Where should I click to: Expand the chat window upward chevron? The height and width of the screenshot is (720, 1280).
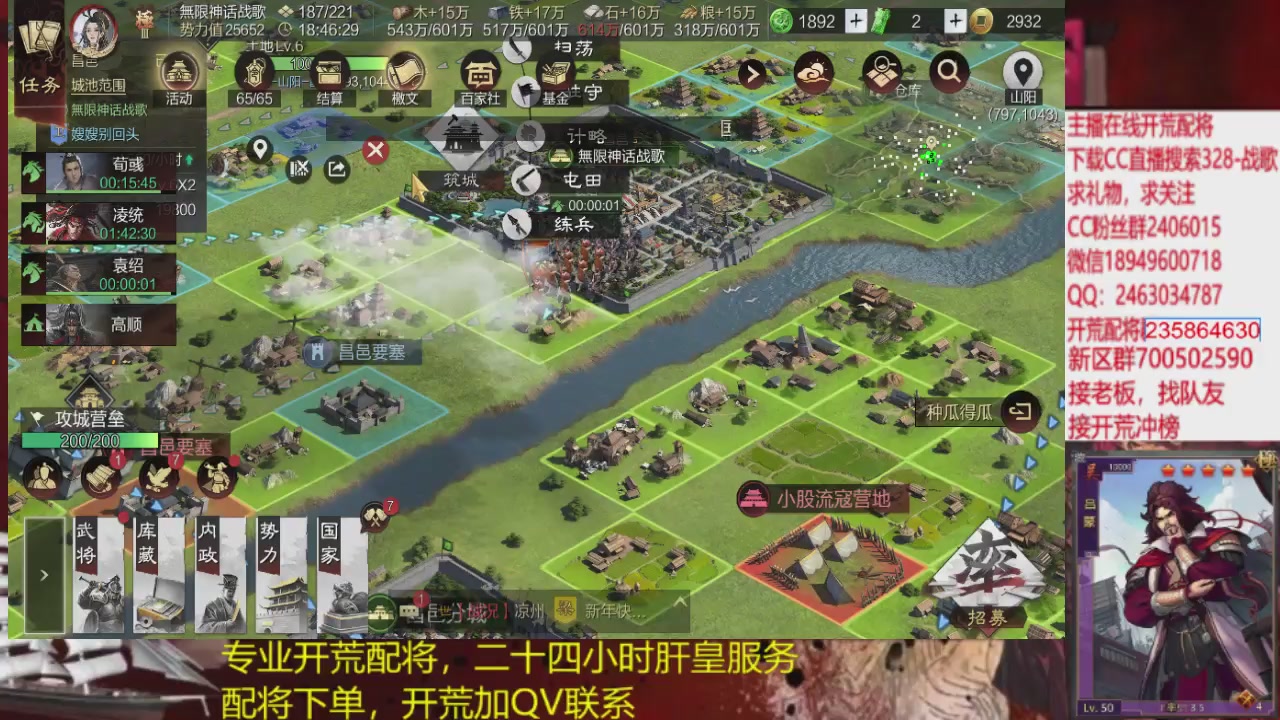(x=680, y=601)
